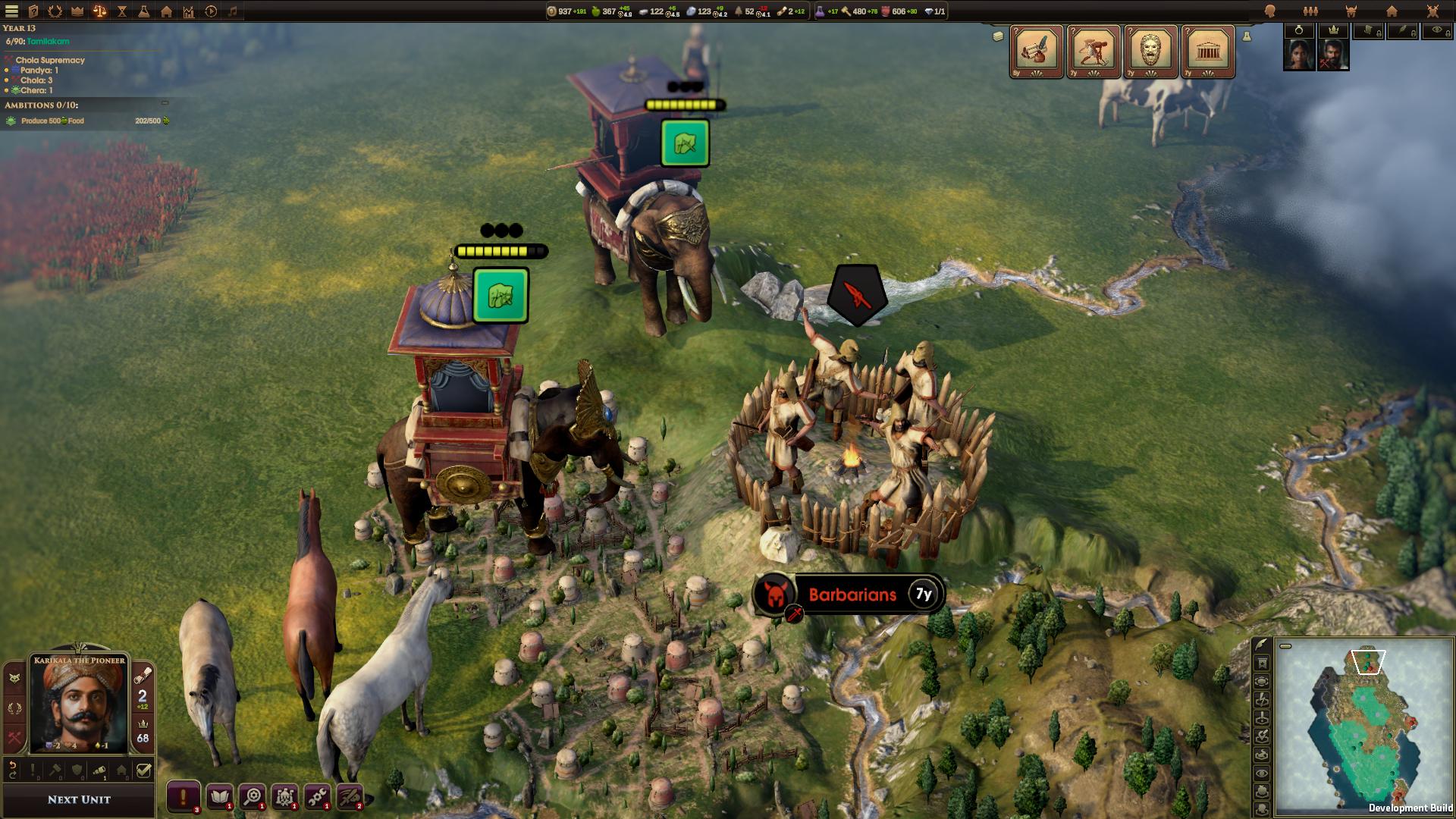The image size is (1456, 819).
Task: Expand the hamburger menu at top left
Action: (11, 11)
